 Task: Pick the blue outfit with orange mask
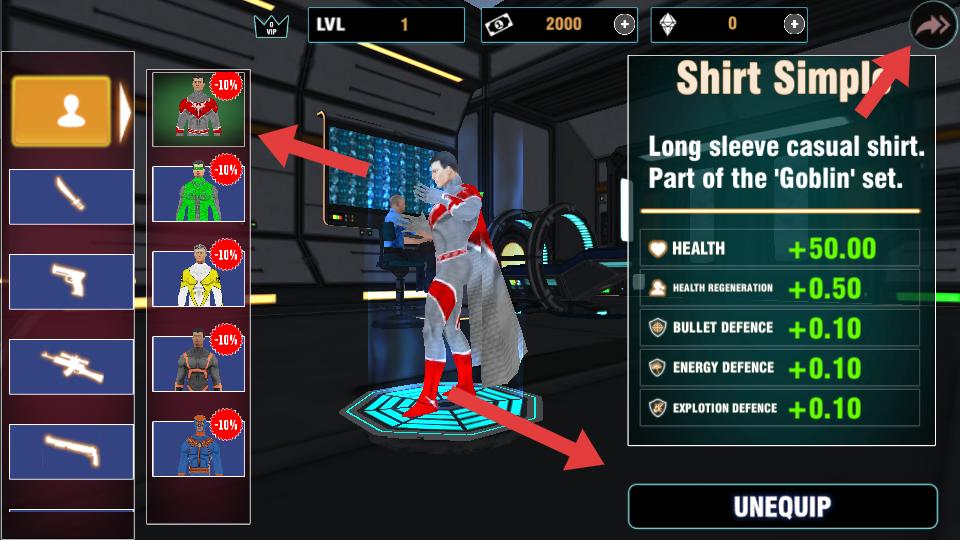[x=198, y=448]
